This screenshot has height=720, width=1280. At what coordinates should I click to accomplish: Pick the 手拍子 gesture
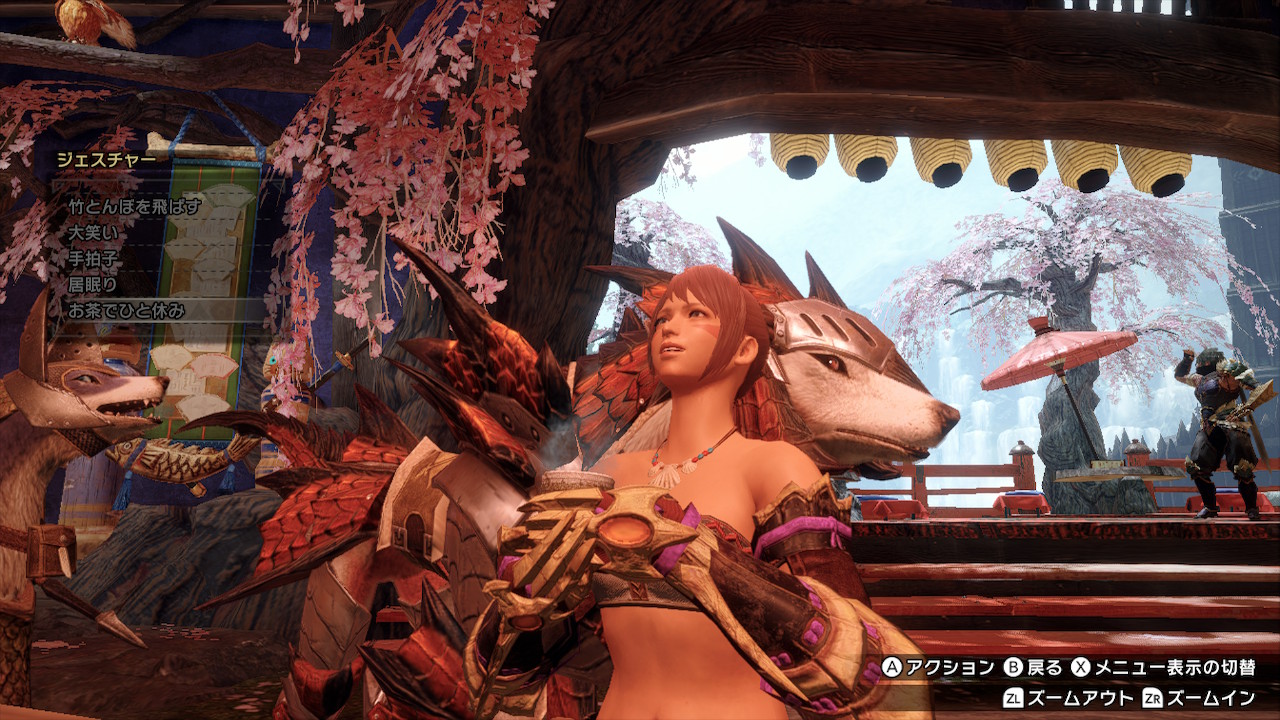(94, 259)
